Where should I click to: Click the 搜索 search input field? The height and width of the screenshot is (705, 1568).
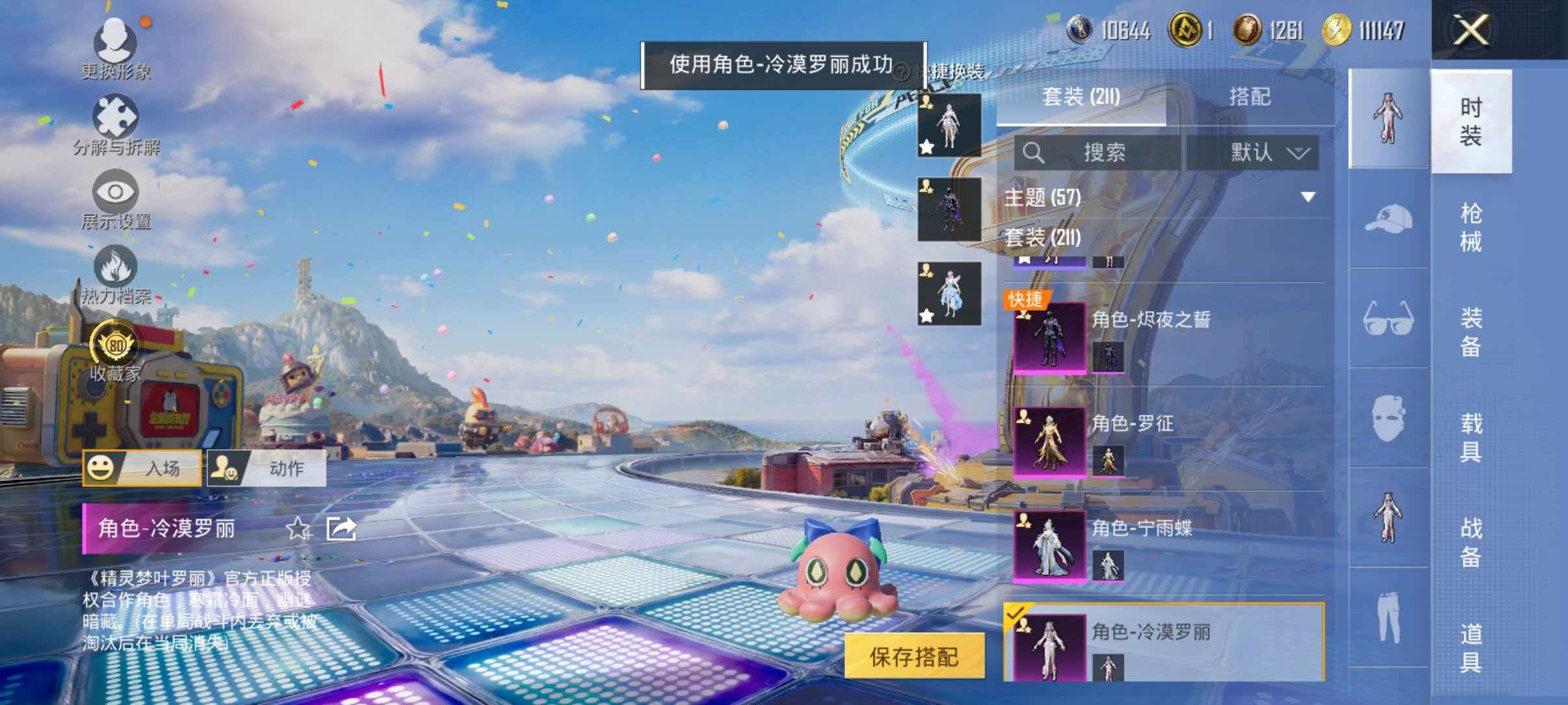pos(1105,154)
